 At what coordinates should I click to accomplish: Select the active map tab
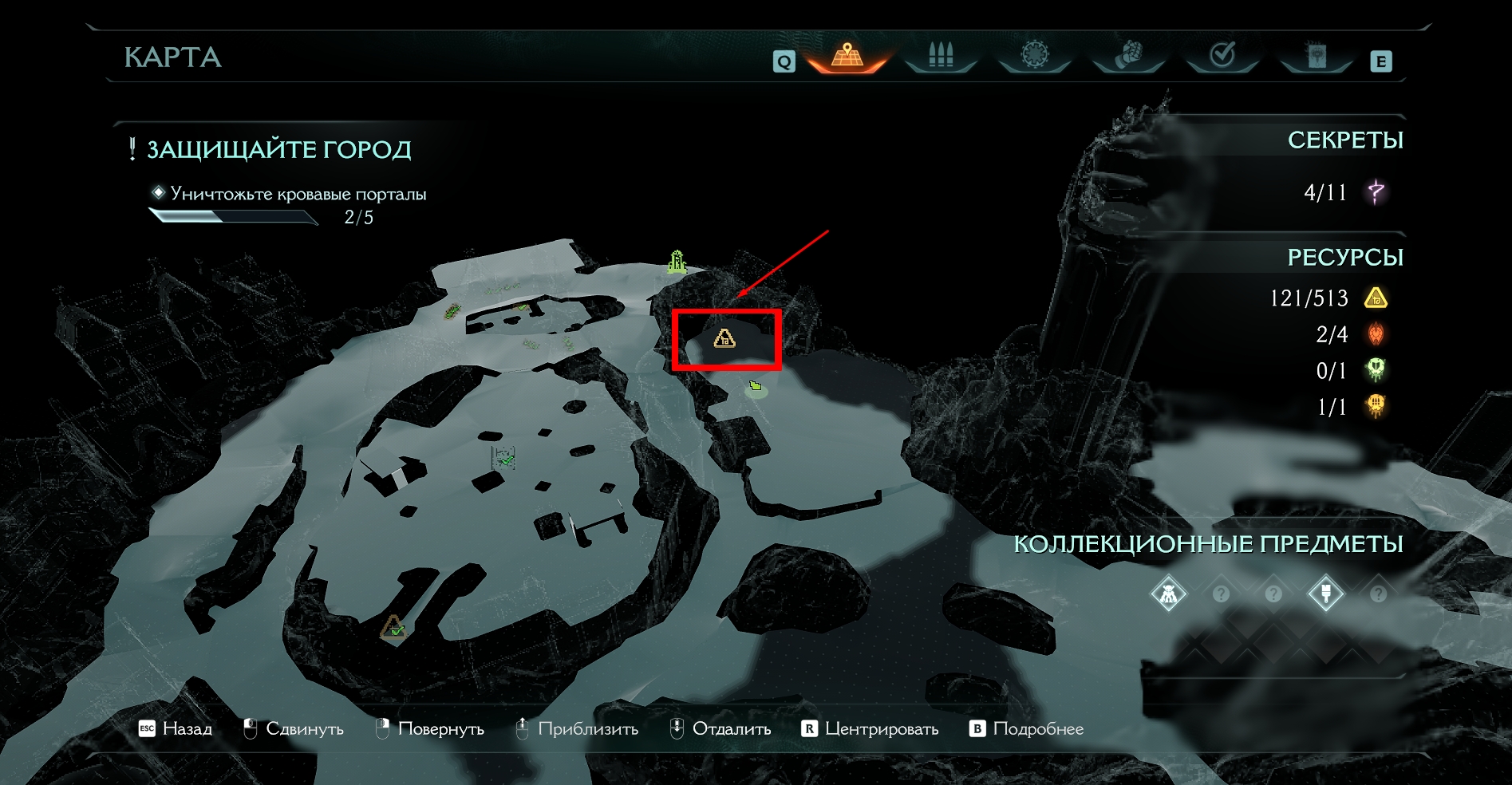(847, 56)
